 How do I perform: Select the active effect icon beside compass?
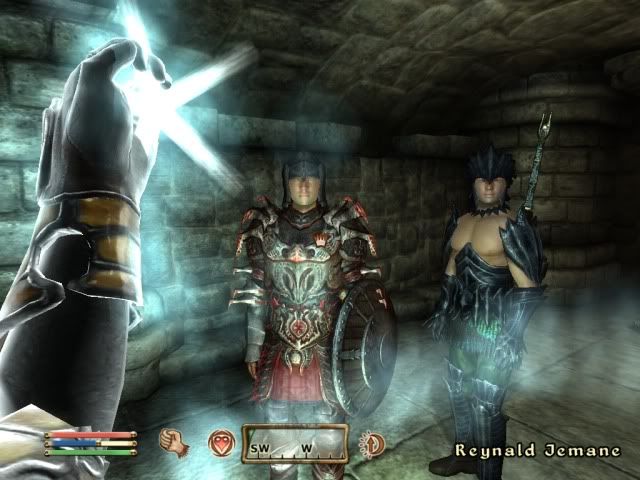pyautogui.click(x=371, y=443)
